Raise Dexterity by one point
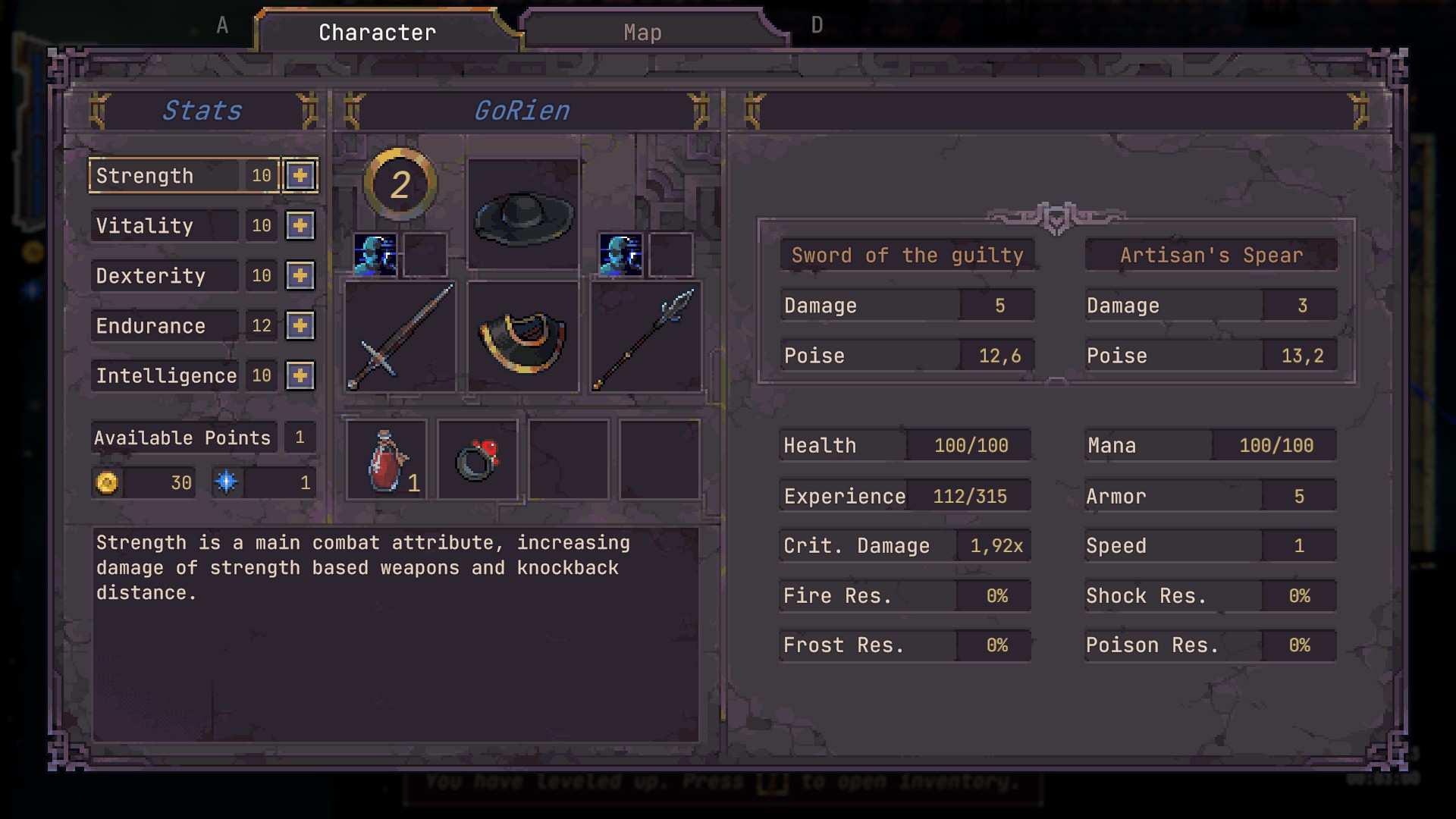 300,276
